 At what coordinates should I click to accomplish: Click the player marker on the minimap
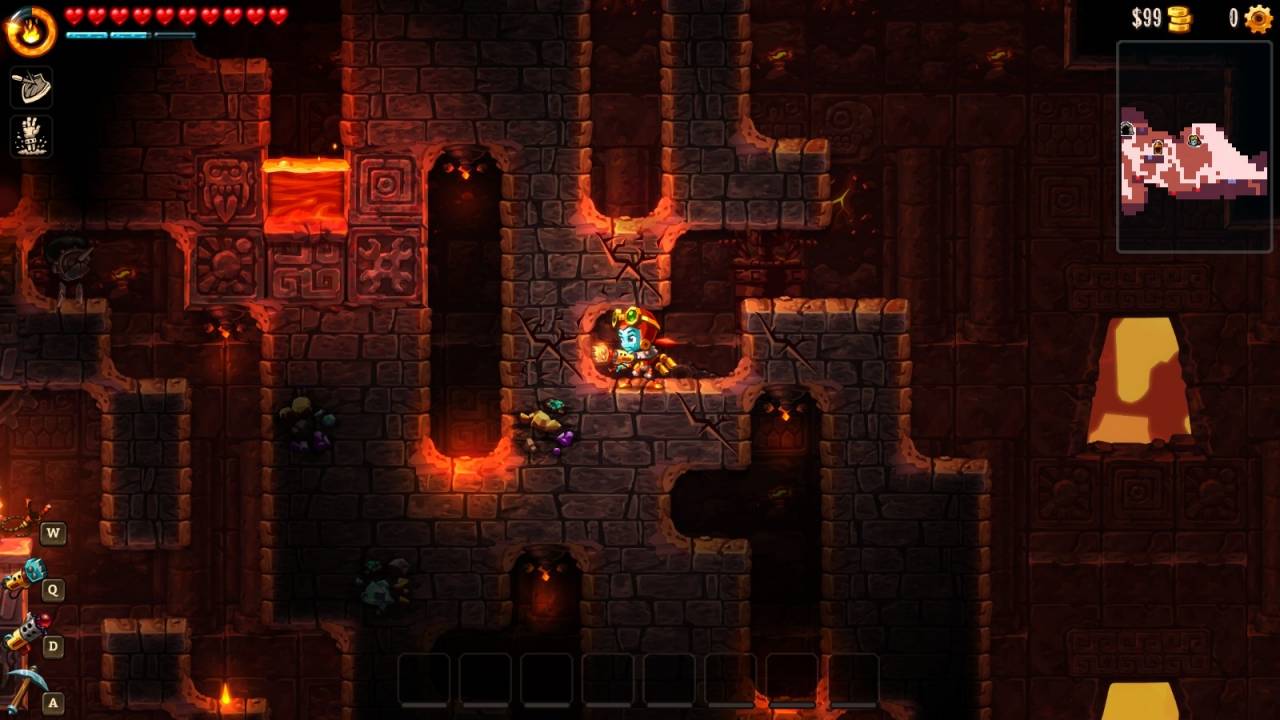tap(1193, 142)
